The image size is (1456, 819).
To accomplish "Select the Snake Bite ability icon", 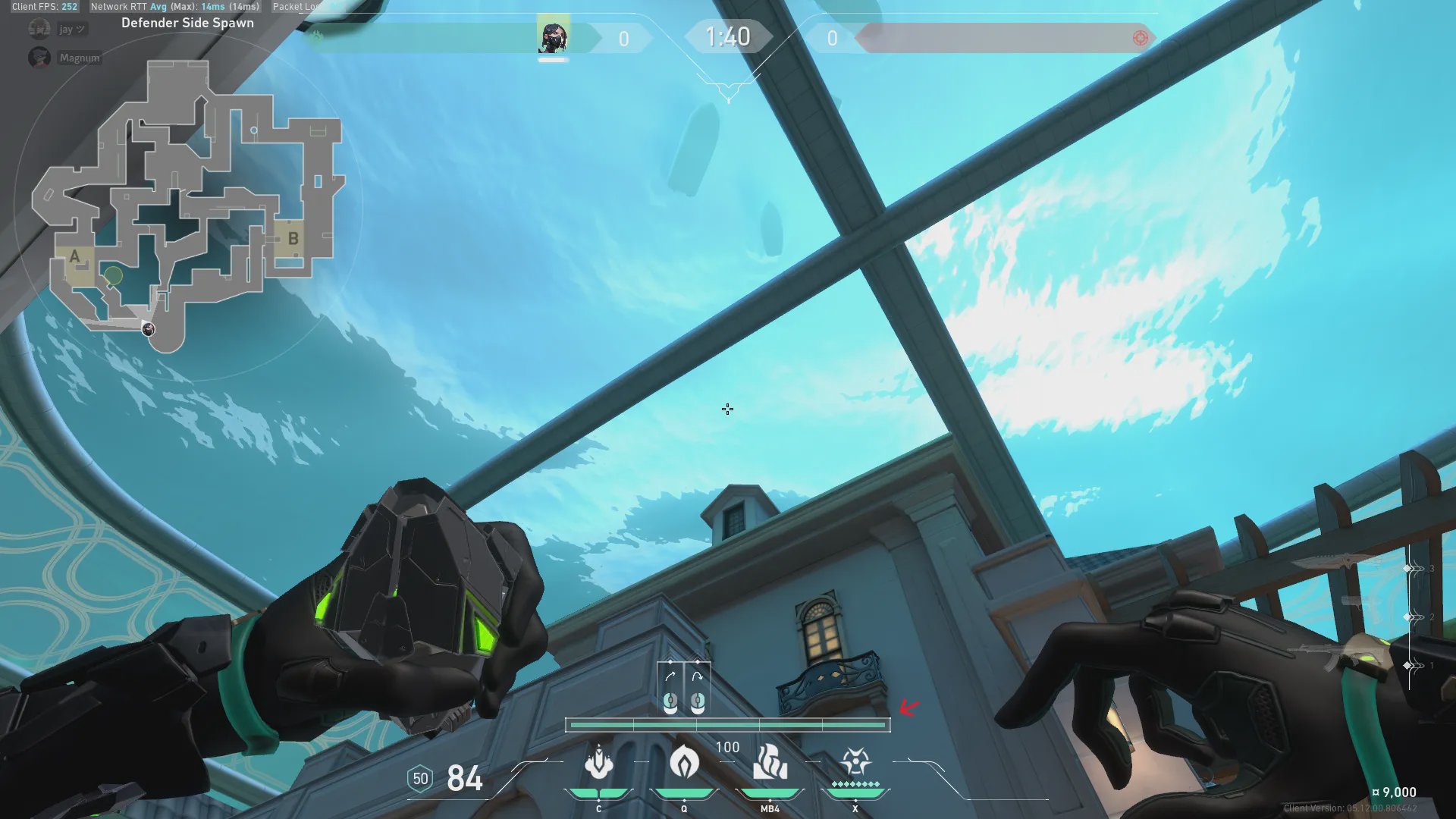I will 599,762.
